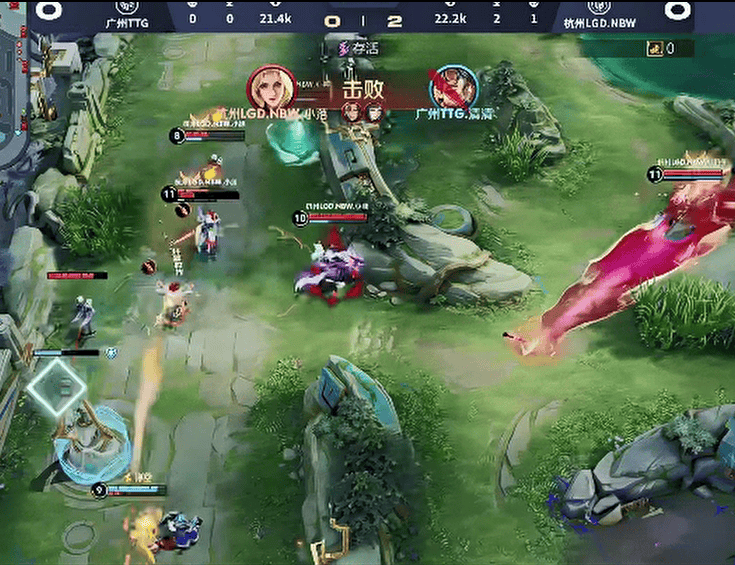The image size is (735, 565).
Task: Click the defeated TTG hero portrait in kill banner
Action: 453,89
